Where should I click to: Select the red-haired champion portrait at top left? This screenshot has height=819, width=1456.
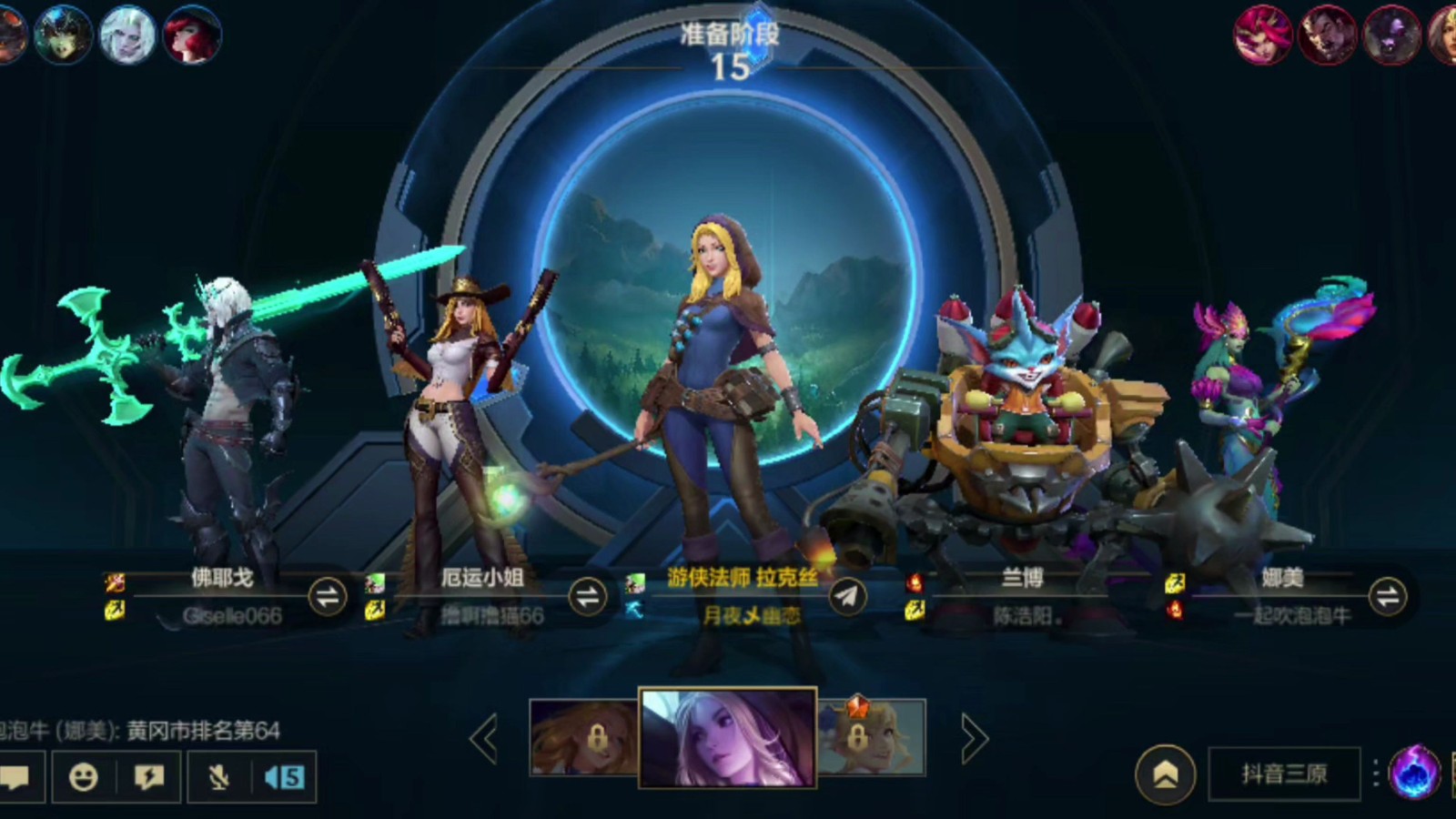191,35
